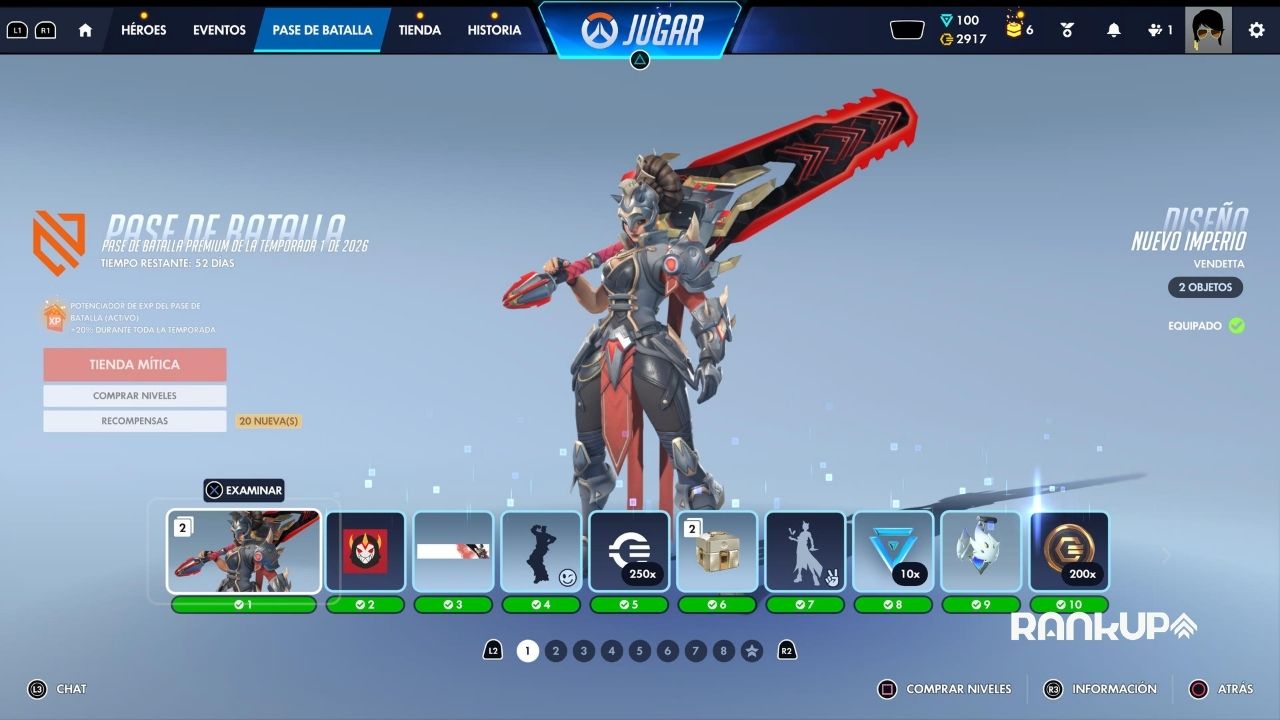Open the notifications bell
Screen dimensions: 1280x720
(x=1113, y=30)
